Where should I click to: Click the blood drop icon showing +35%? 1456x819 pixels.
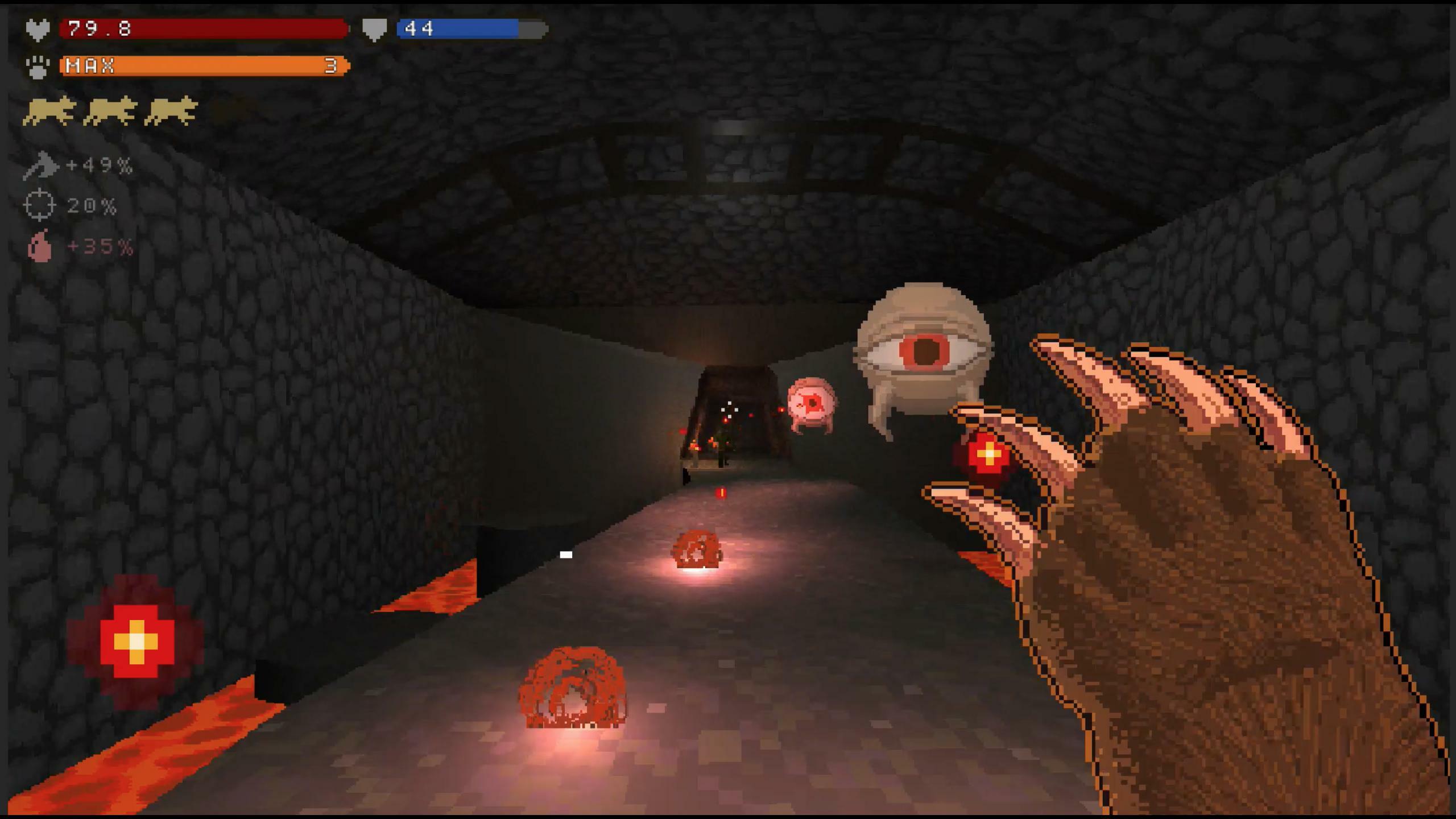pos(41,246)
